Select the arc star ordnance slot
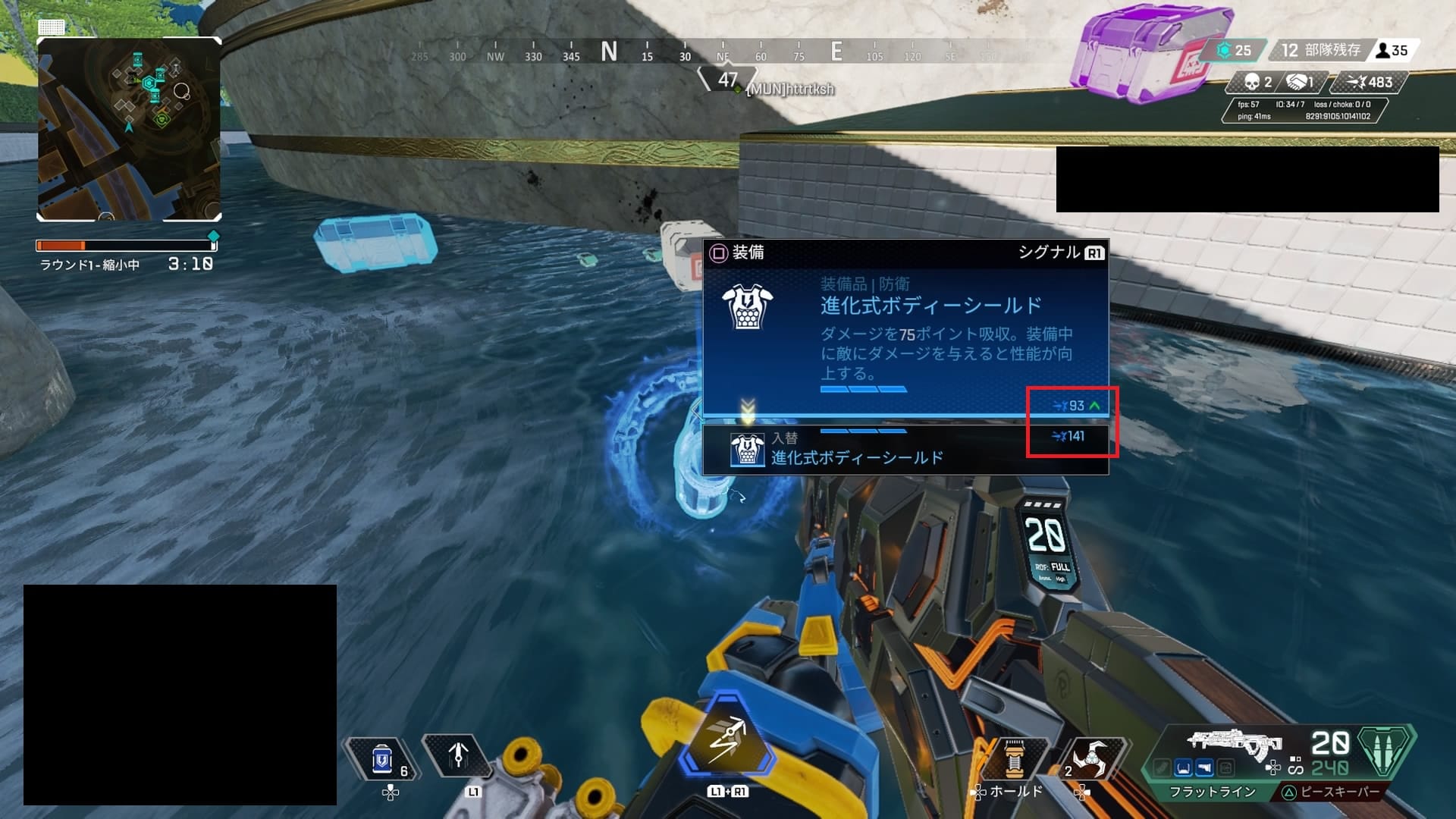 (x=1090, y=757)
